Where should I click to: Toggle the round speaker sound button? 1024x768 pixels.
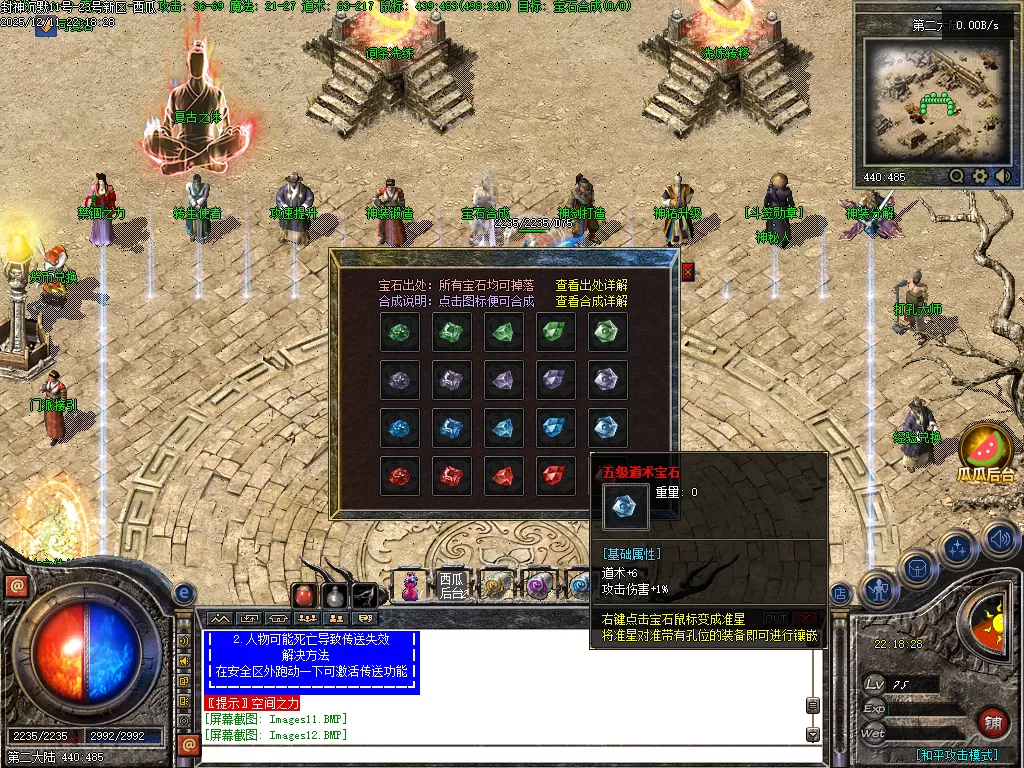(x=999, y=540)
